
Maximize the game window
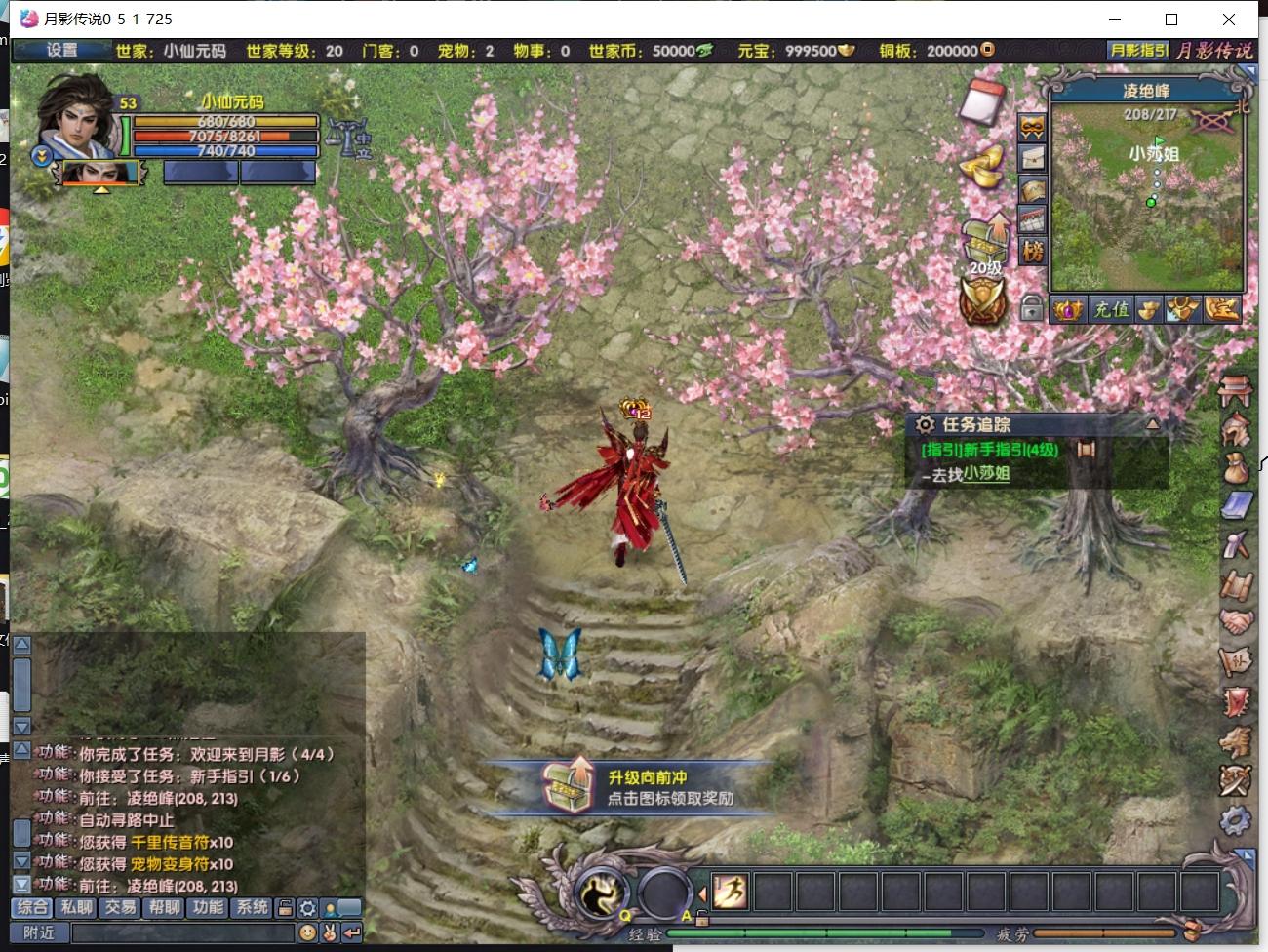click(1171, 19)
